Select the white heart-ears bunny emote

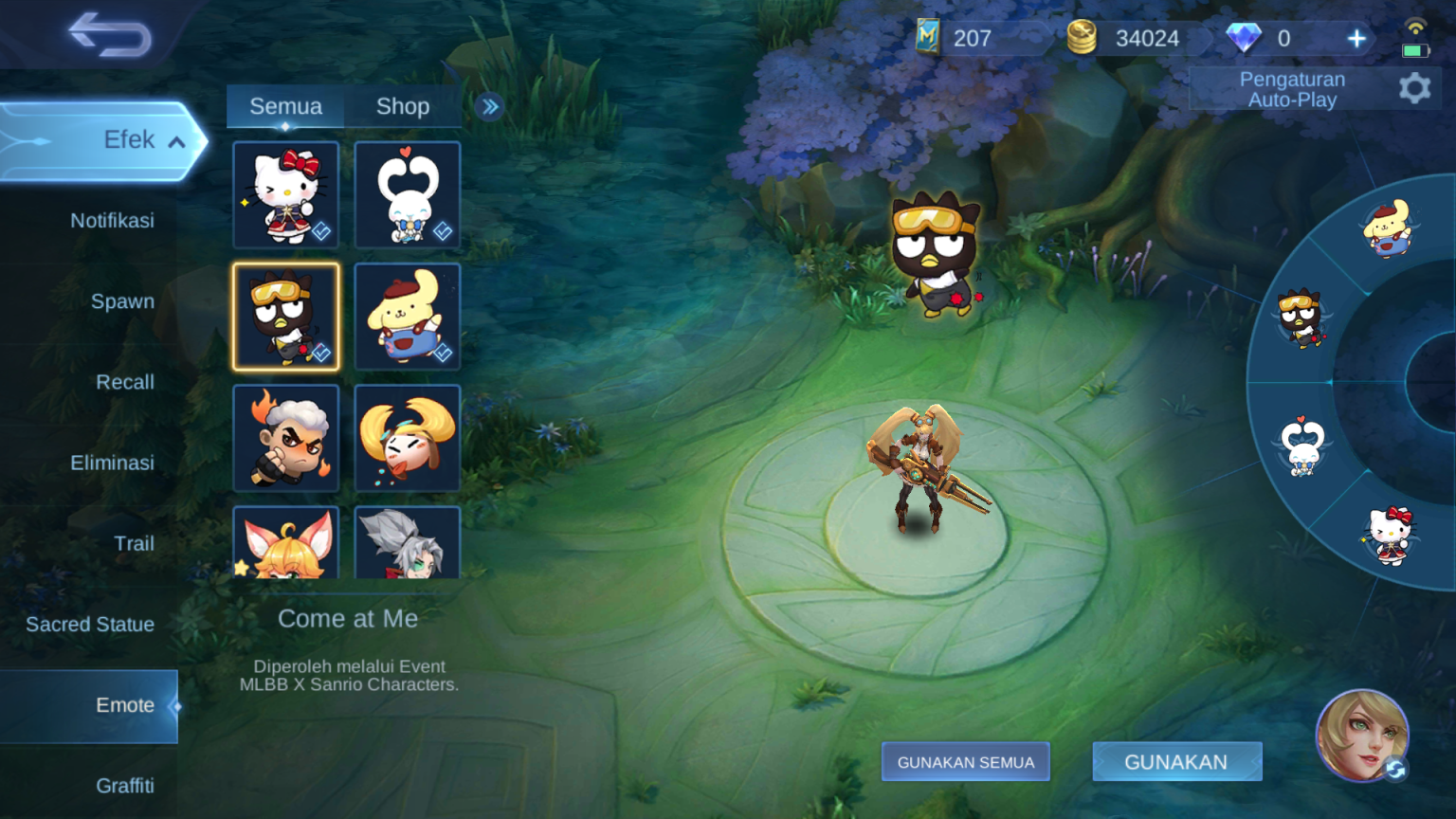tap(408, 194)
